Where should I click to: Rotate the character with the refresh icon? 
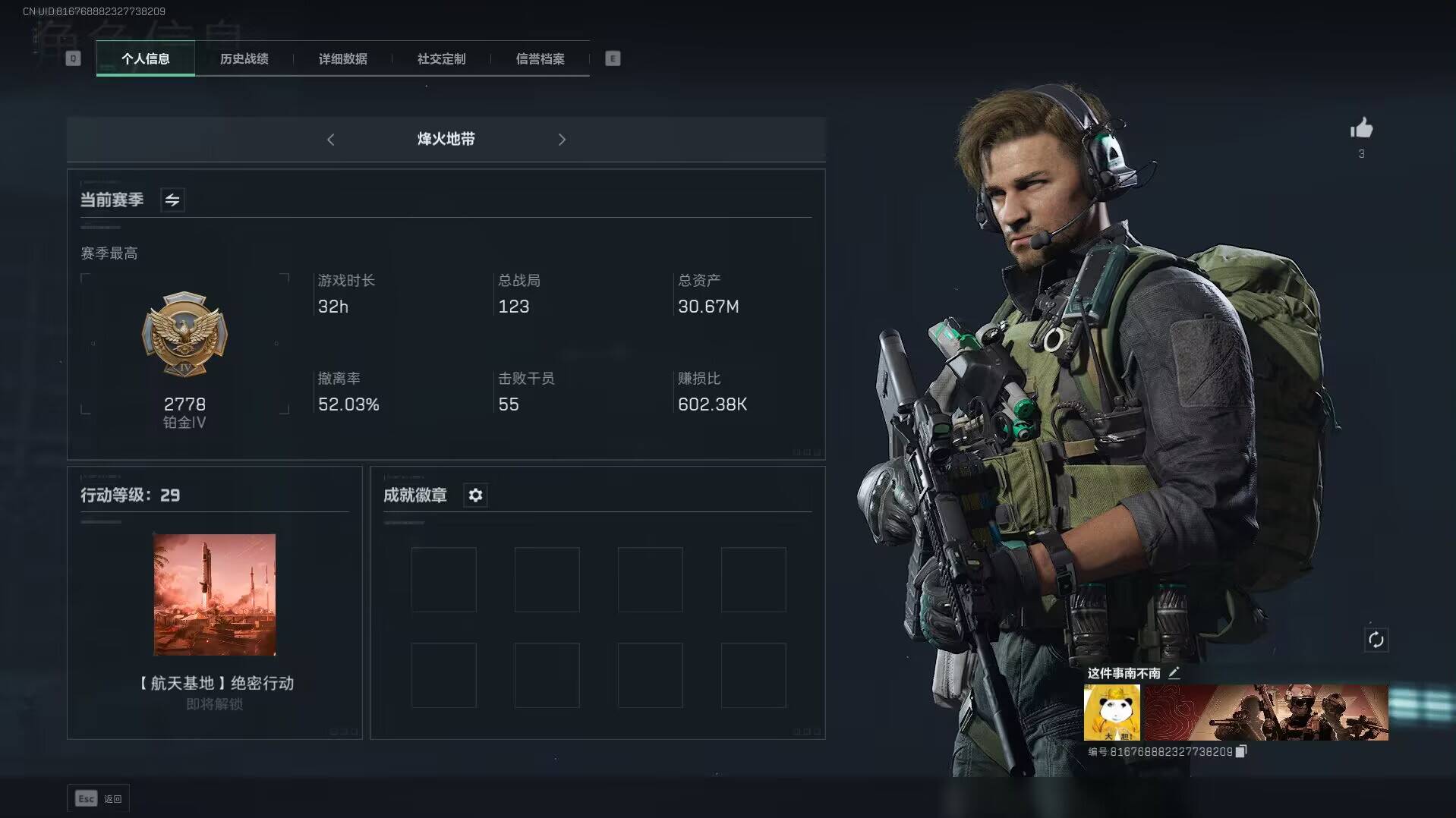(1376, 640)
